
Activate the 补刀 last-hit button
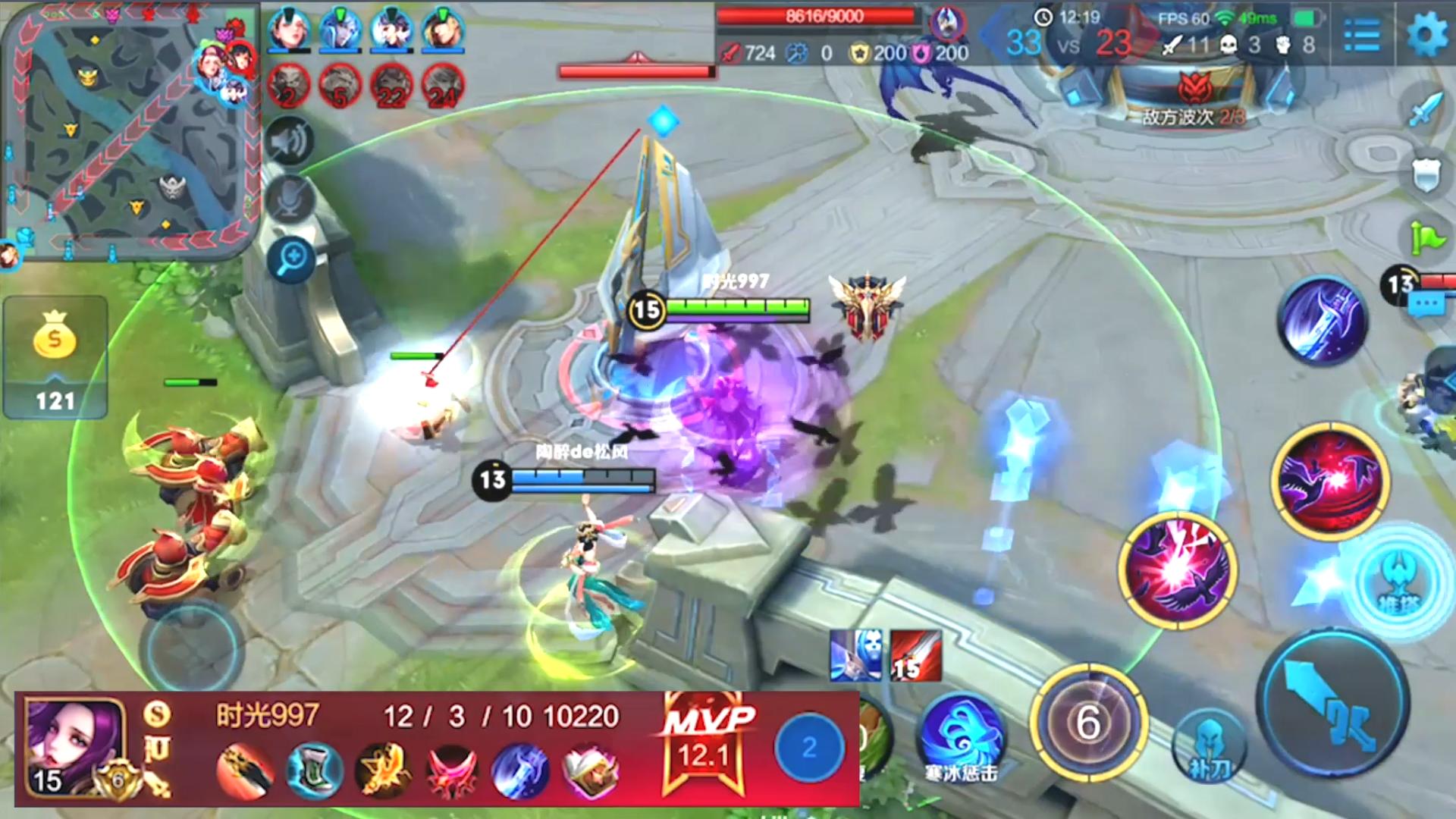tap(1209, 747)
